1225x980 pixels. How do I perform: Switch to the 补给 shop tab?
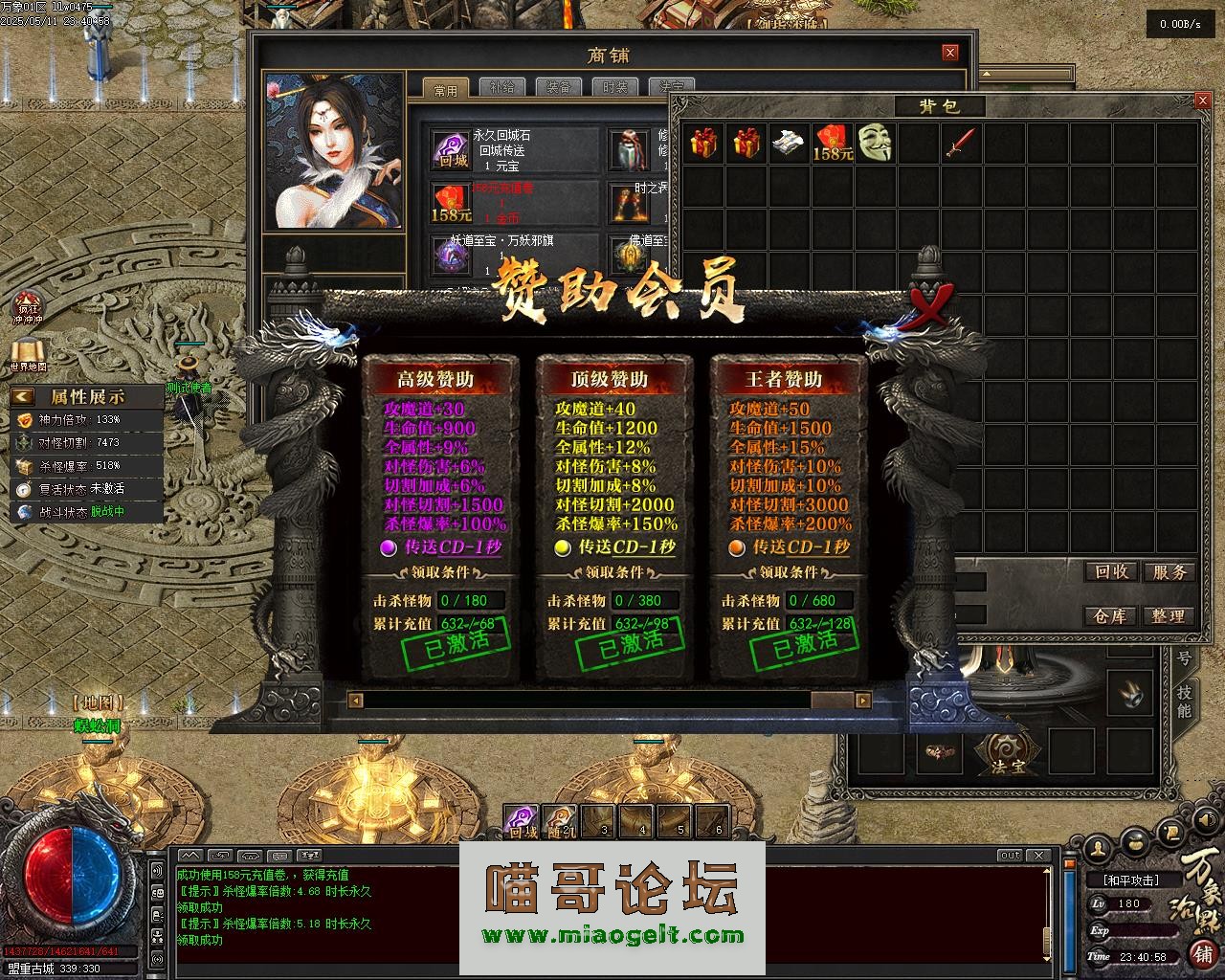click(501, 88)
